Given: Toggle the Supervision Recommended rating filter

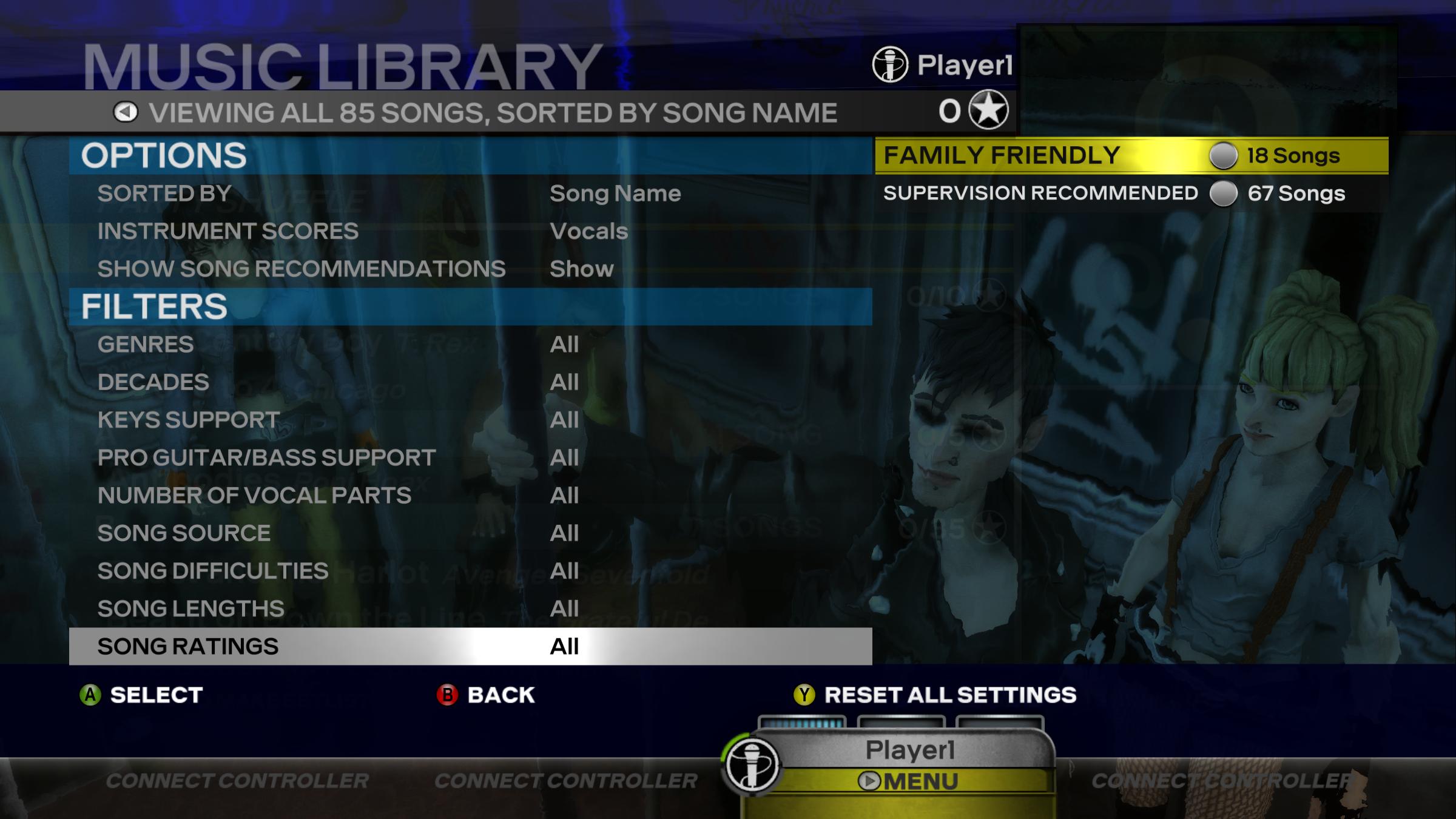Looking at the screenshot, I should (x=1131, y=194).
